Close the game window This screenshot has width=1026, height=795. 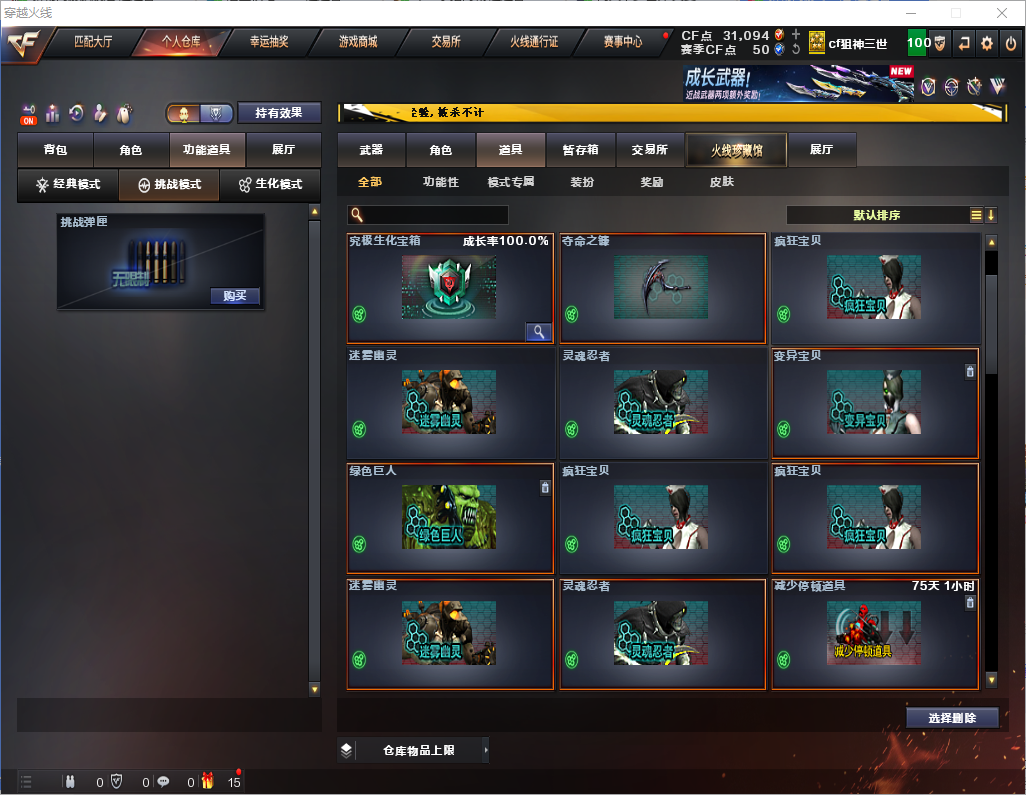[x=1001, y=13]
